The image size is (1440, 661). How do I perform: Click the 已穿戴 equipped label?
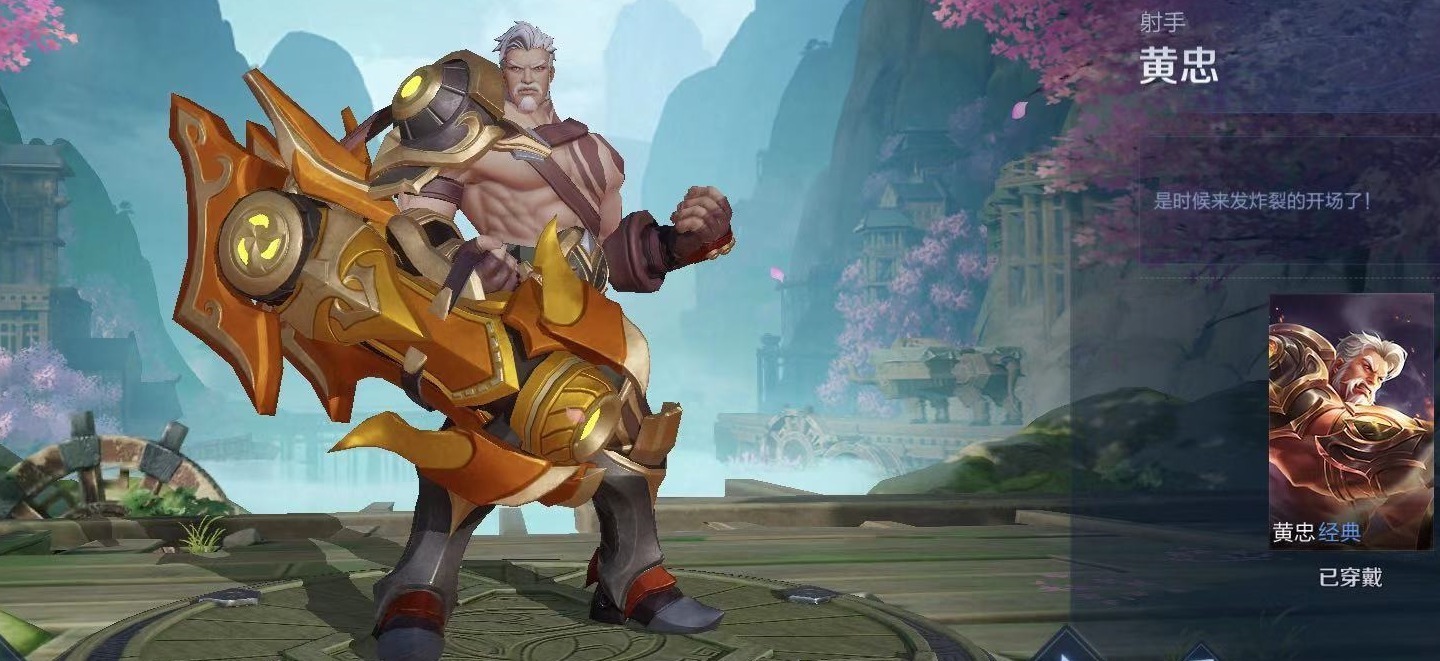click(1350, 578)
